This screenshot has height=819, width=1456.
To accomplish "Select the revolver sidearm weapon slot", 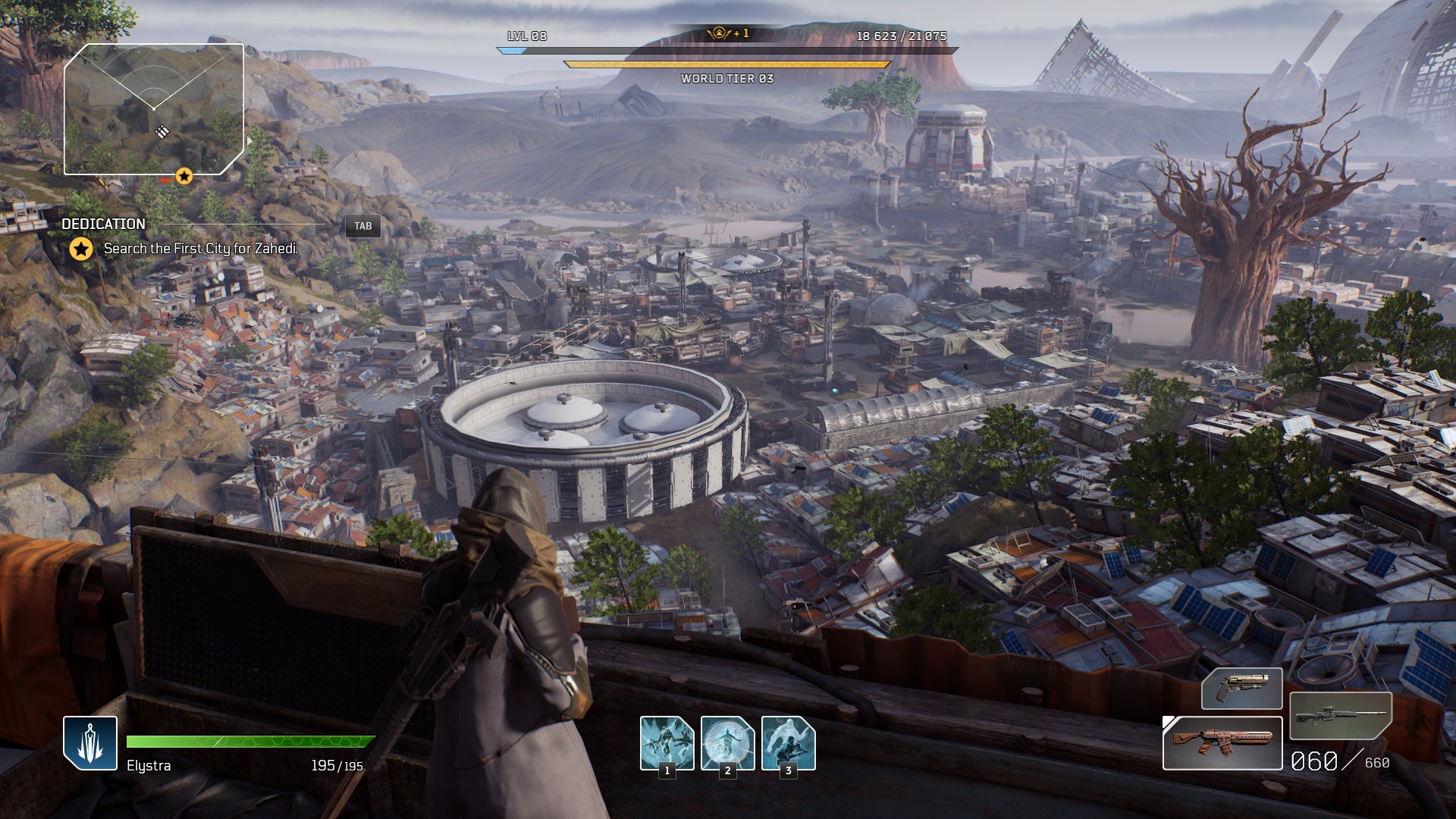I will click(1241, 688).
